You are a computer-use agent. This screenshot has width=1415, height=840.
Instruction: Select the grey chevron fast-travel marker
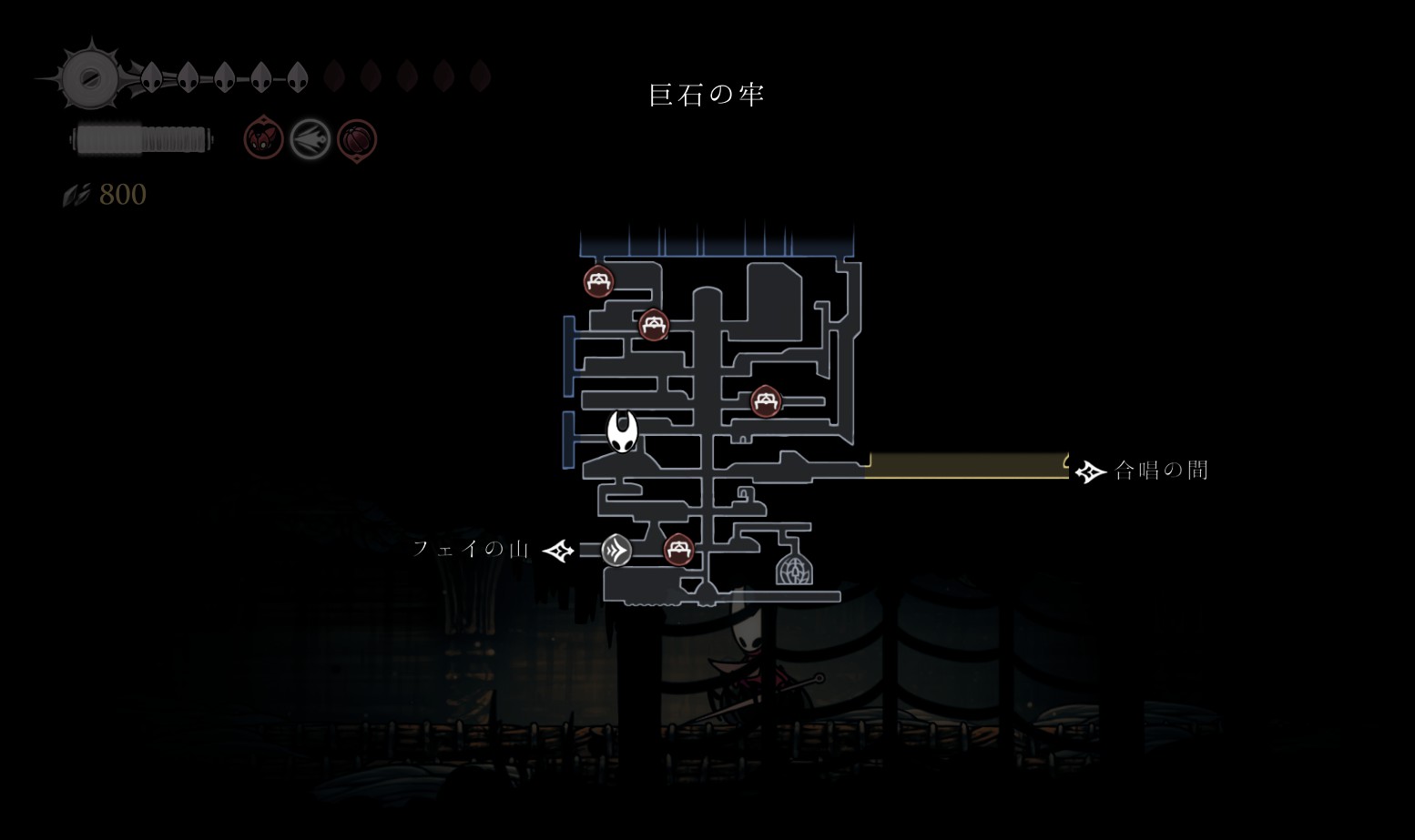click(x=616, y=550)
